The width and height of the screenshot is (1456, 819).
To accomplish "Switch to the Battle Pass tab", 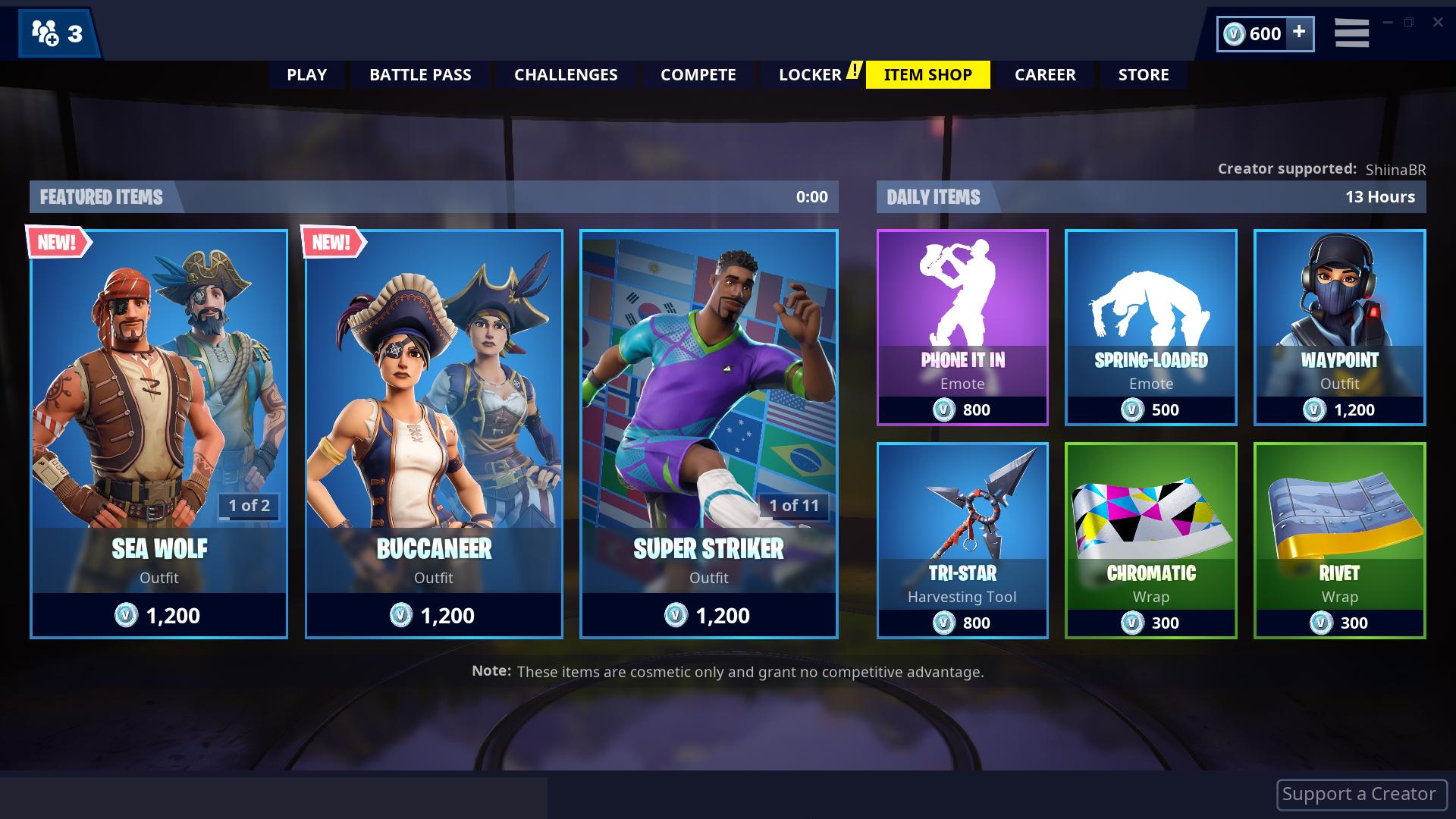I will [x=420, y=74].
